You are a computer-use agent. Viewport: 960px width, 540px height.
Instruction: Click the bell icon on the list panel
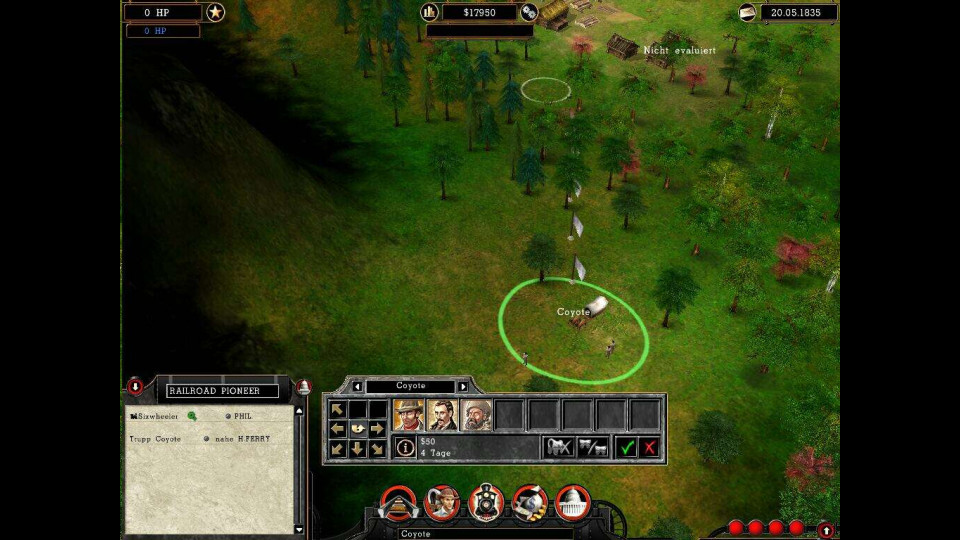click(304, 387)
